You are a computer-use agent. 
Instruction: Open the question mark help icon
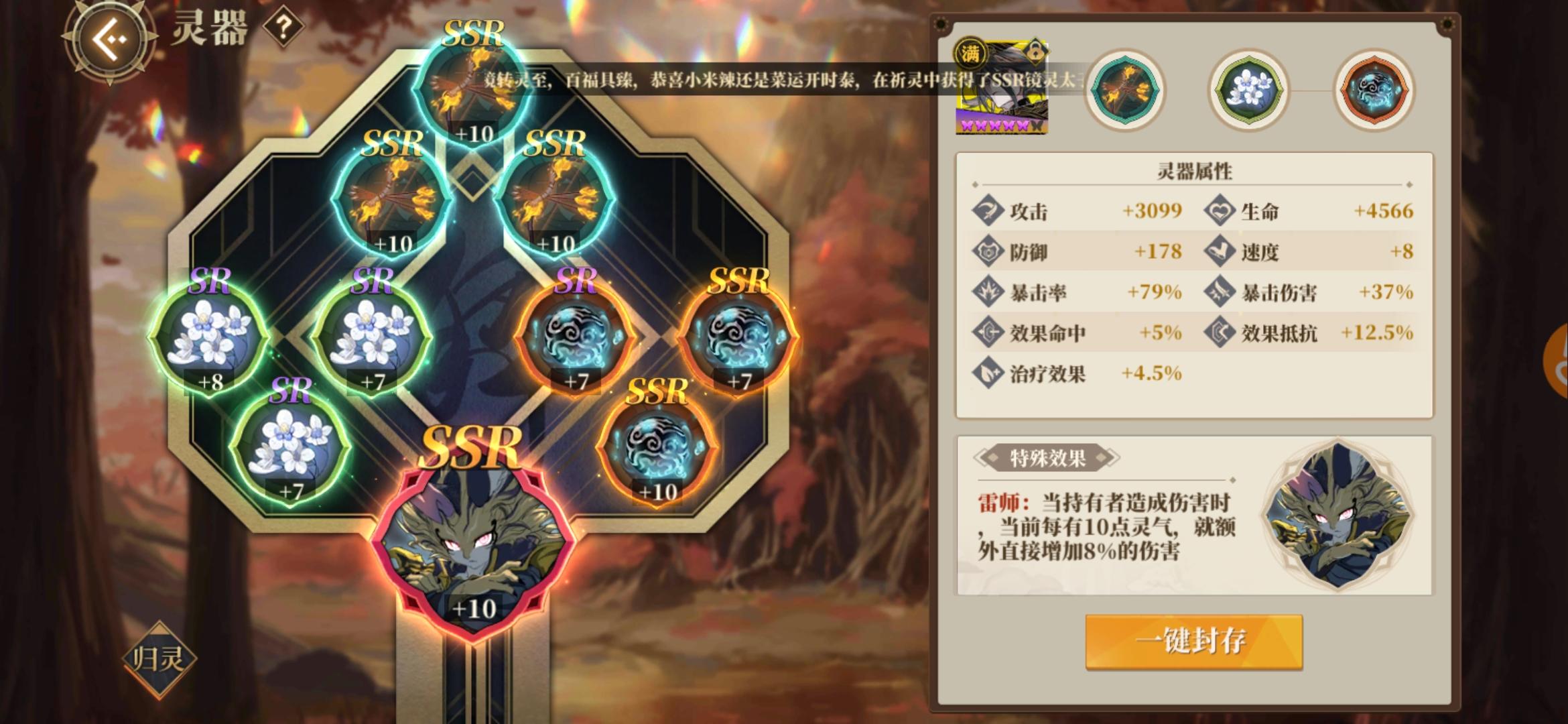coord(282,26)
